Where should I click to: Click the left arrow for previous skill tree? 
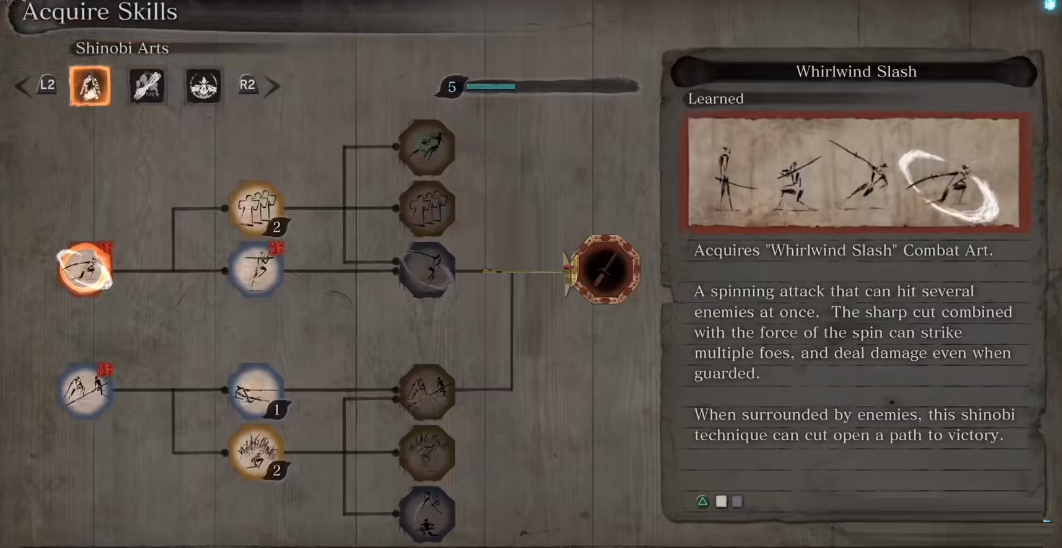click(24, 86)
